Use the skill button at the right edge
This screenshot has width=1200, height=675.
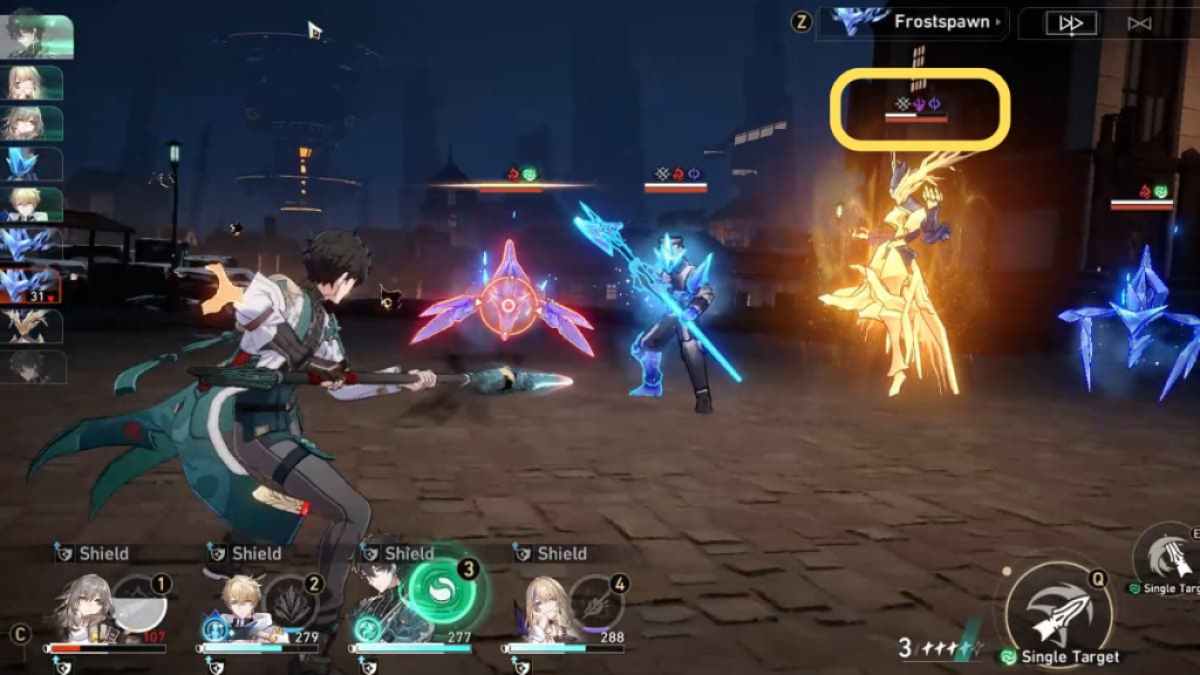pyautogui.click(x=1172, y=556)
